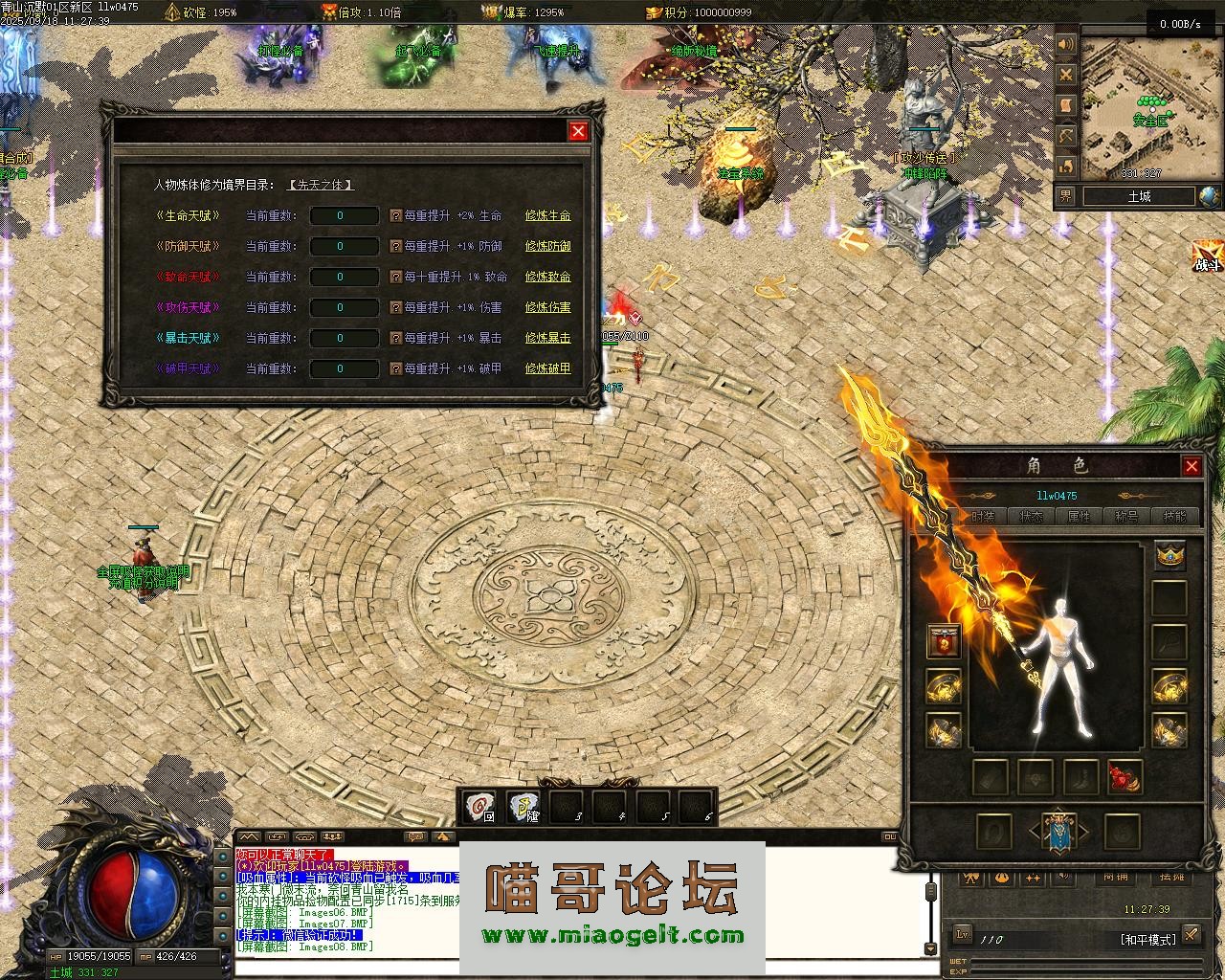Use the first hotbar return scroll
The image size is (1225, 980).
[479, 808]
